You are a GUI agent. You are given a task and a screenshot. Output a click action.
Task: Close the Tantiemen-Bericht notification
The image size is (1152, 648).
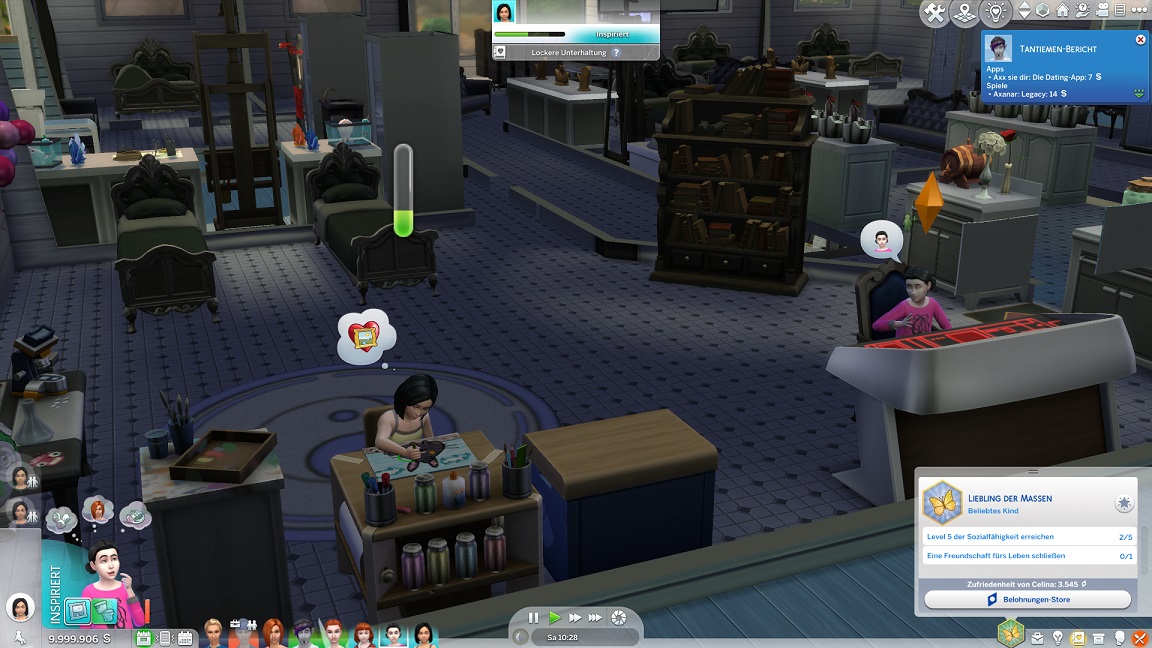(1141, 40)
